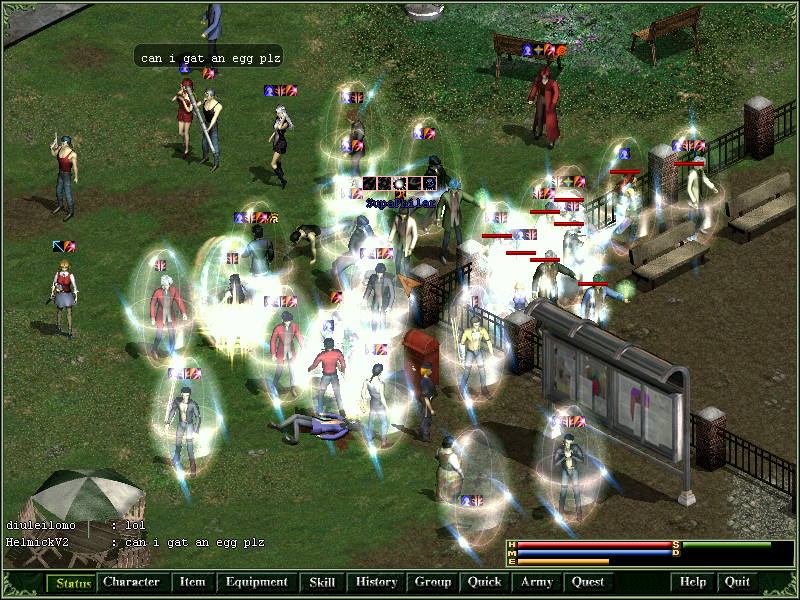Open the Equipment window

[x=256, y=582]
